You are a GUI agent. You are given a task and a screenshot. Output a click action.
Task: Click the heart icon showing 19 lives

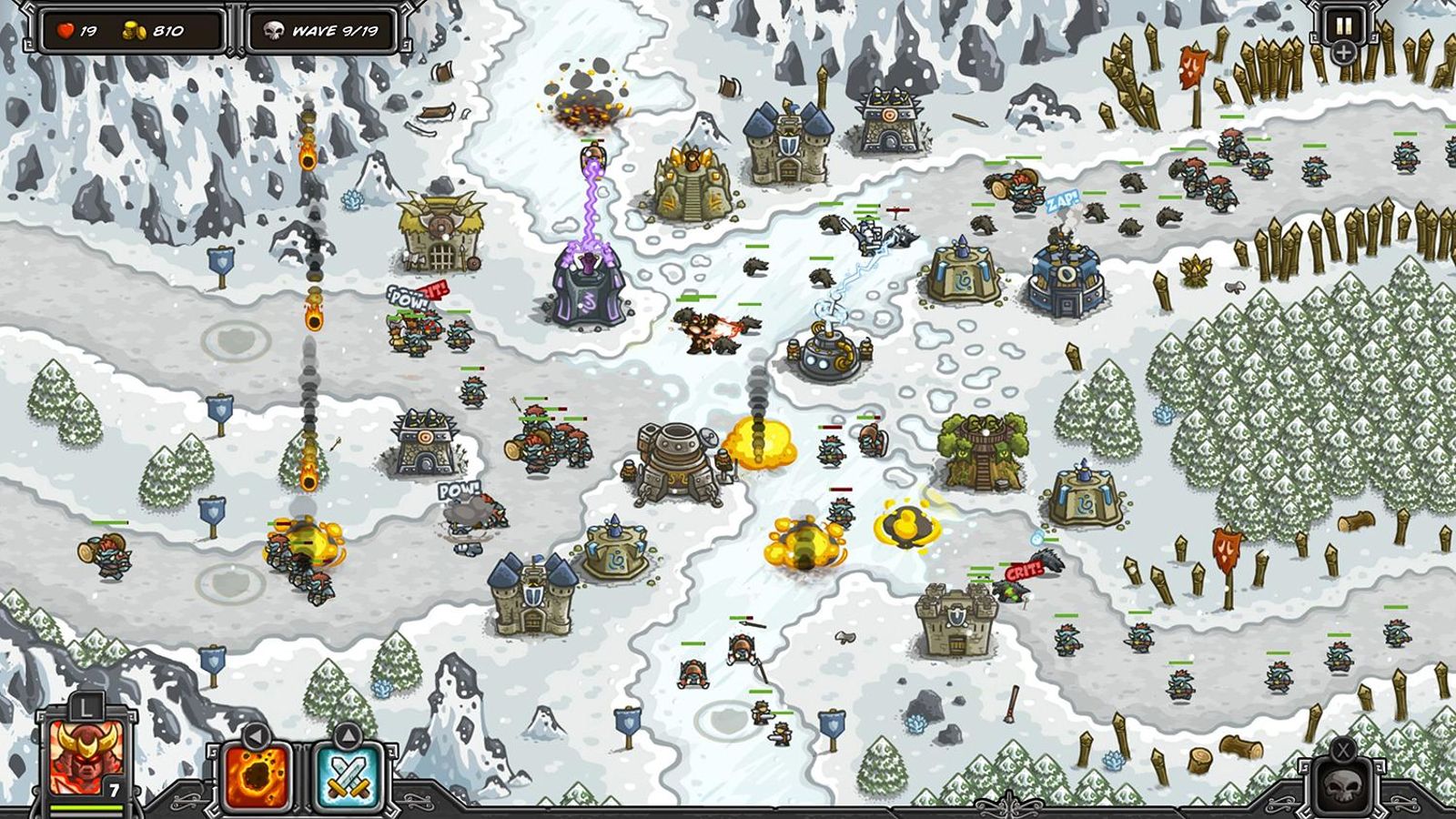click(66, 28)
